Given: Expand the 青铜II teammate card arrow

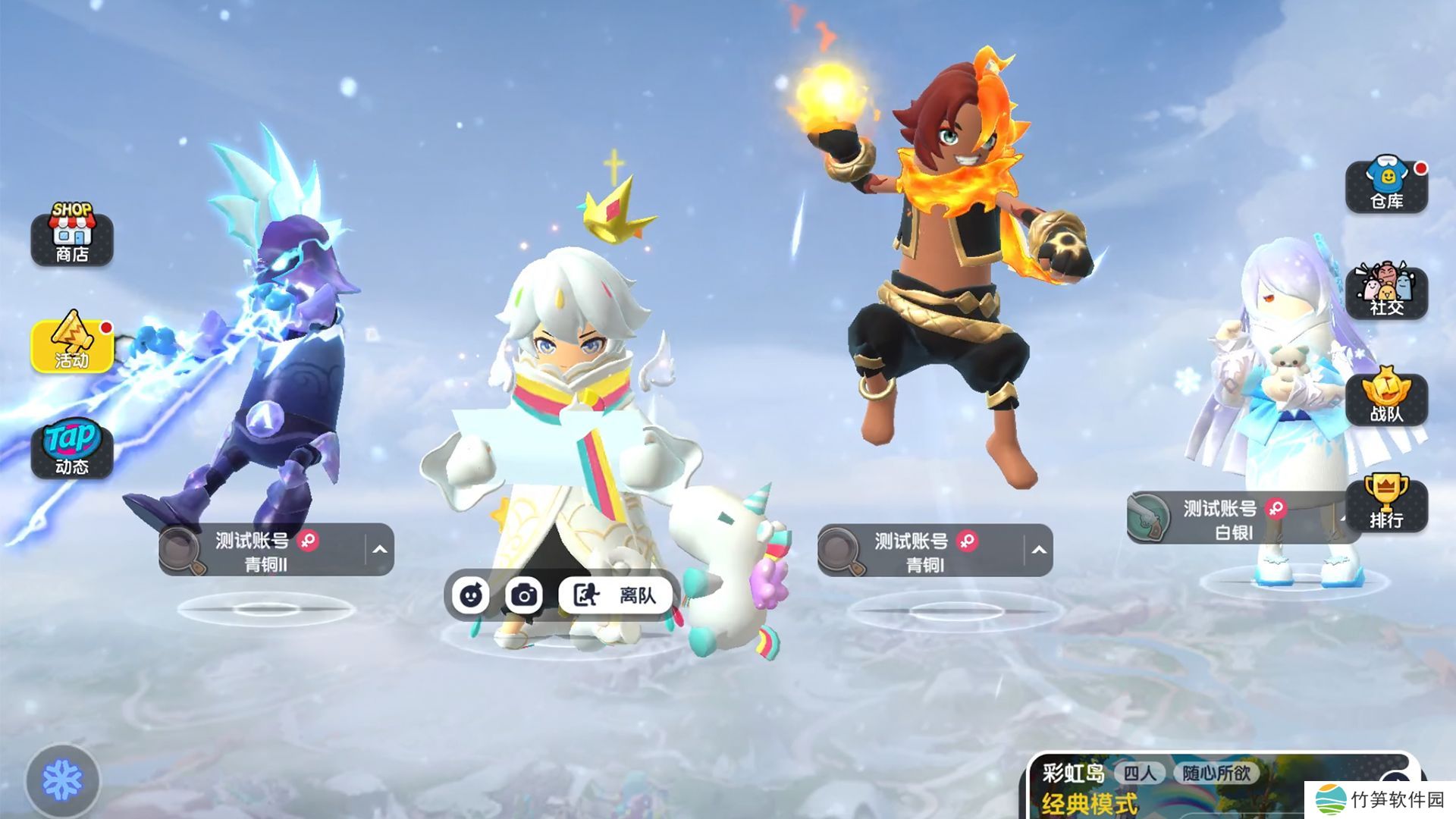Looking at the screenshot, I should (380, 550).
